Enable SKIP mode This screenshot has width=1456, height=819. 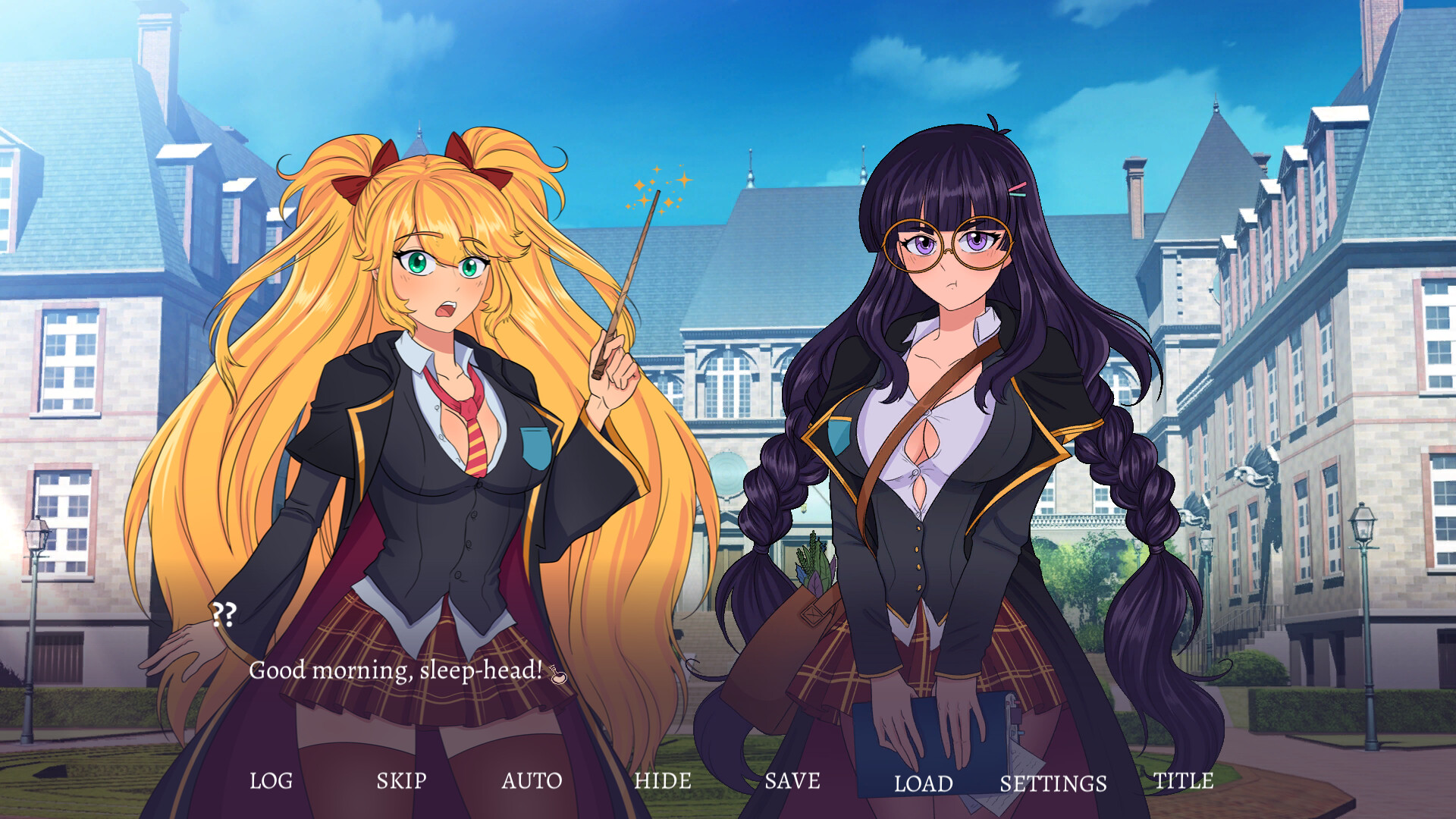401,780
